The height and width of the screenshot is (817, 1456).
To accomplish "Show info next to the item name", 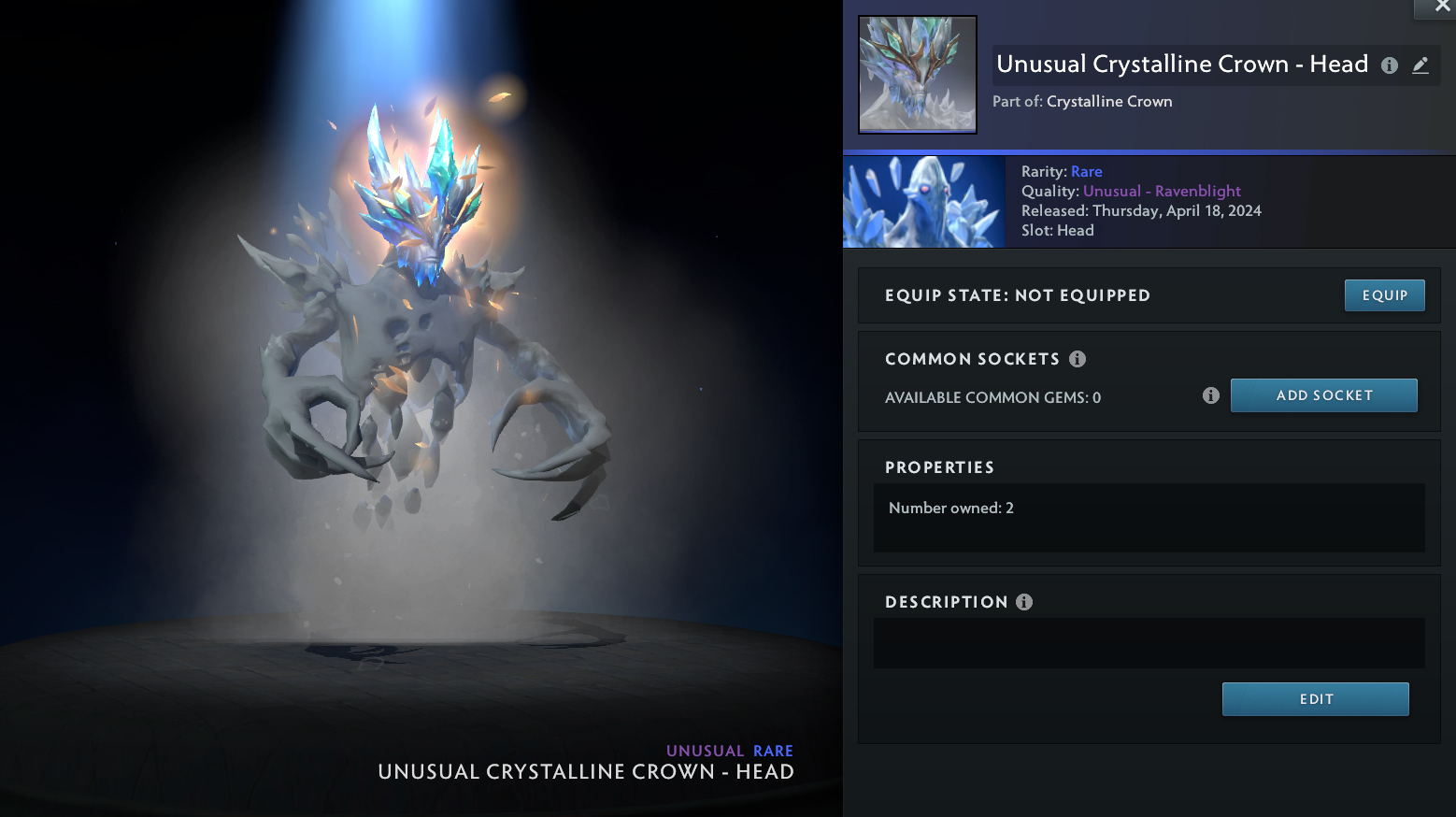I will (x=1390, y=65).
